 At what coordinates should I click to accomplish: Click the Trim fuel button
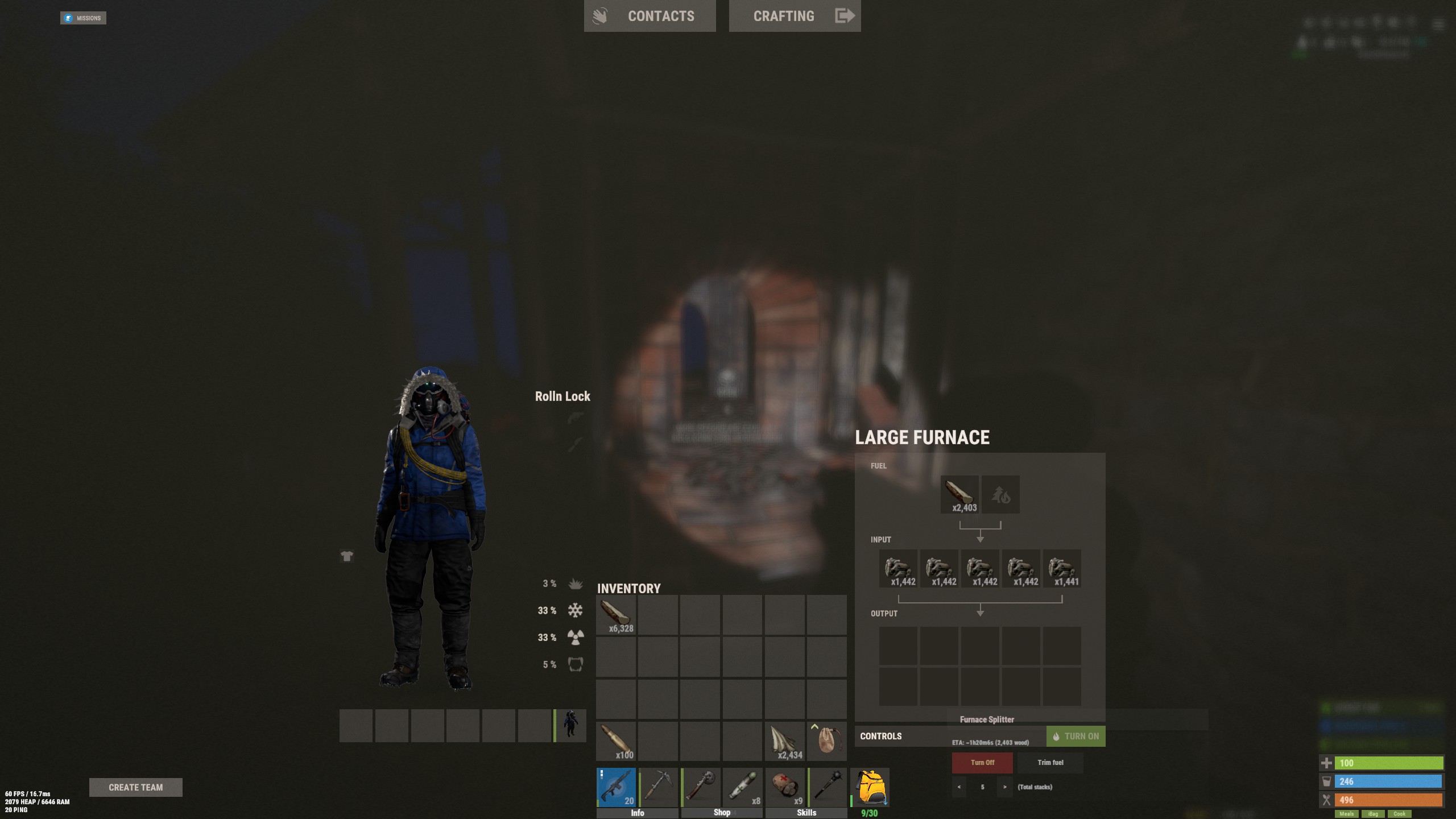tap(1050, 762)
